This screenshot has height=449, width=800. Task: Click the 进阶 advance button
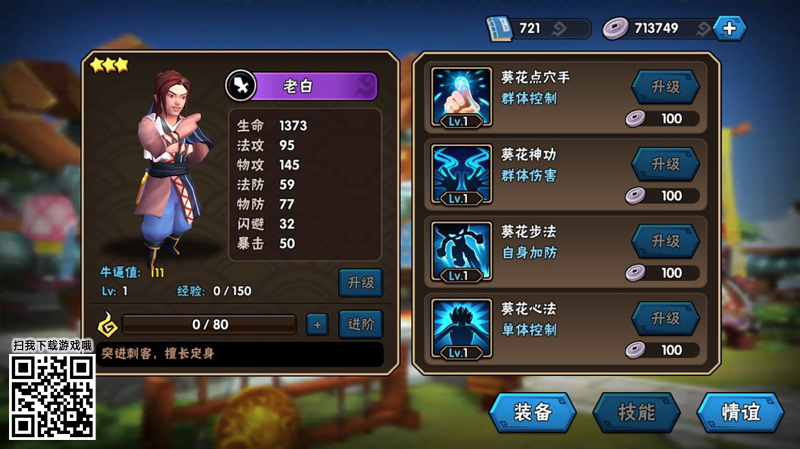click(x=360, y=324)
